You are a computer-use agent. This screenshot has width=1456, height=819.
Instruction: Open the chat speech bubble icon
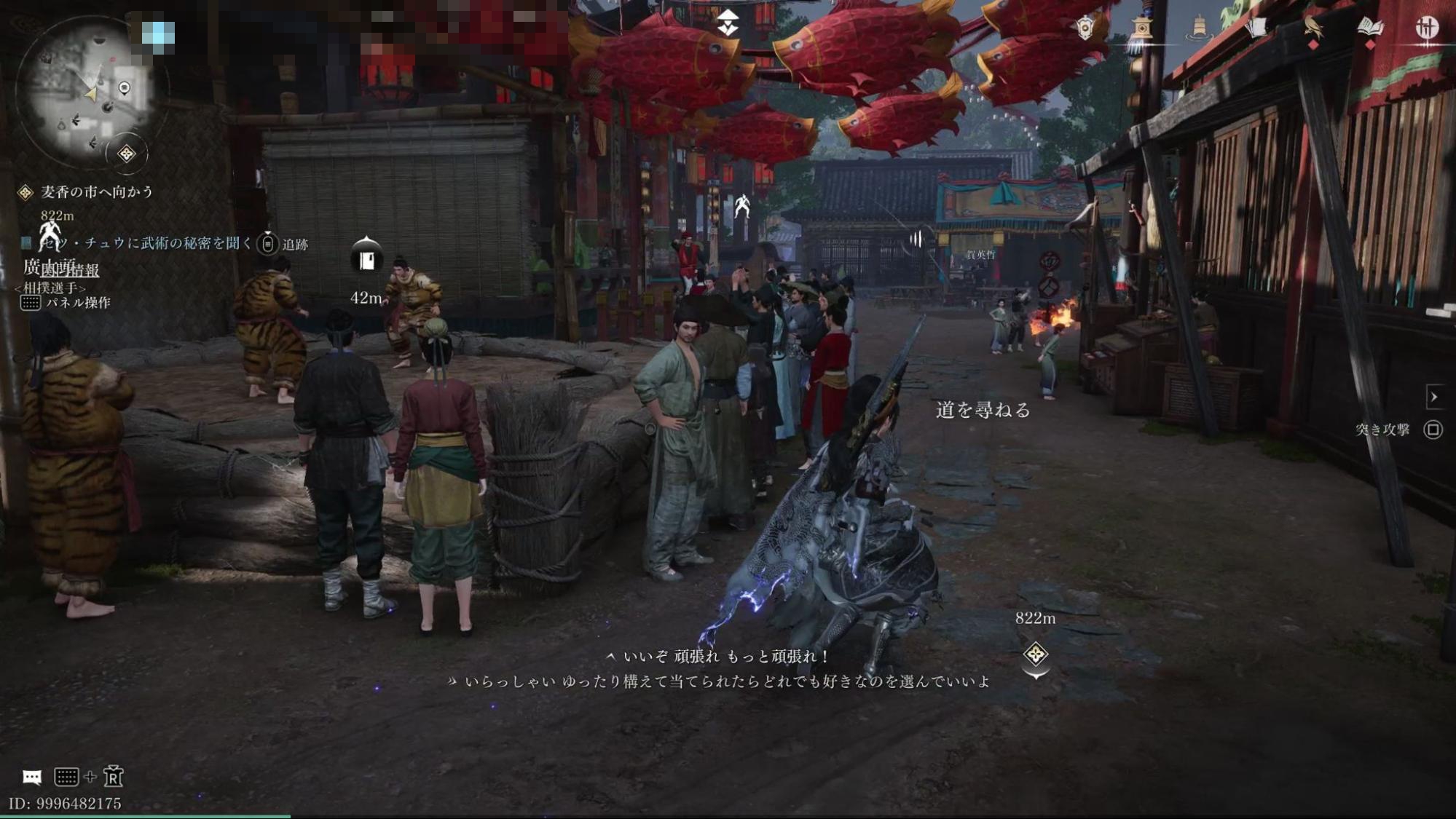pyautogui.click(x=32, y=777)
